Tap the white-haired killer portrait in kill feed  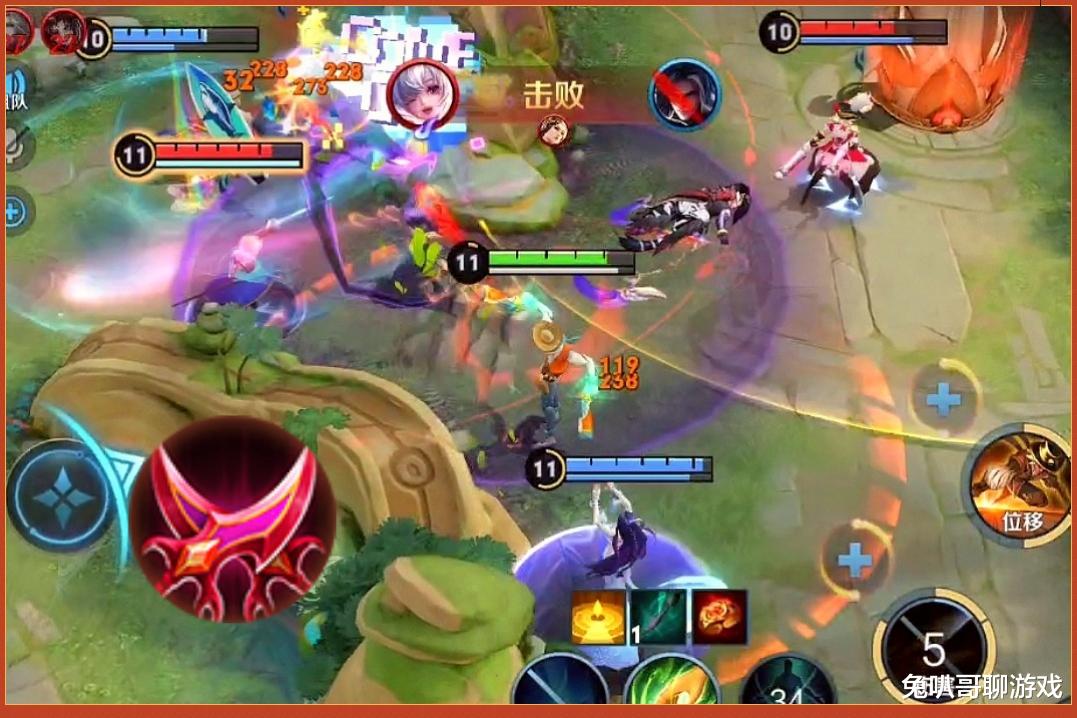tap(422, 93)
